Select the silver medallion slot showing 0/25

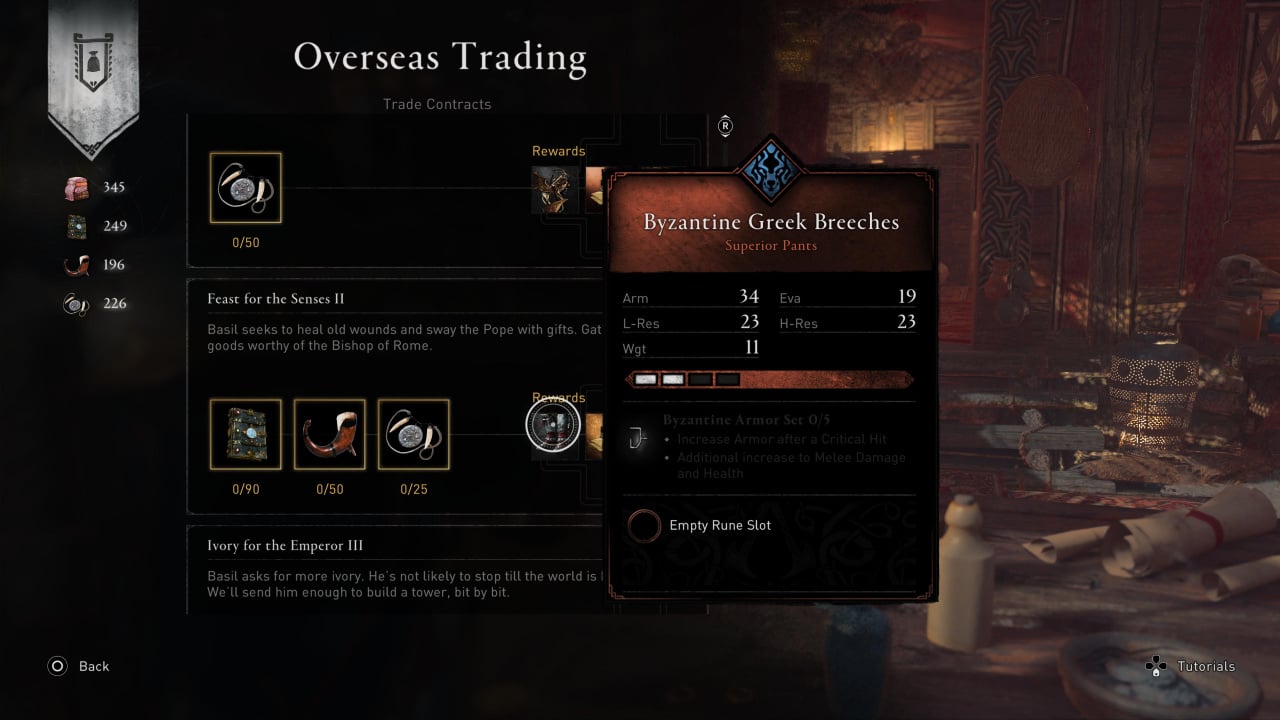(x=413, y=435)
